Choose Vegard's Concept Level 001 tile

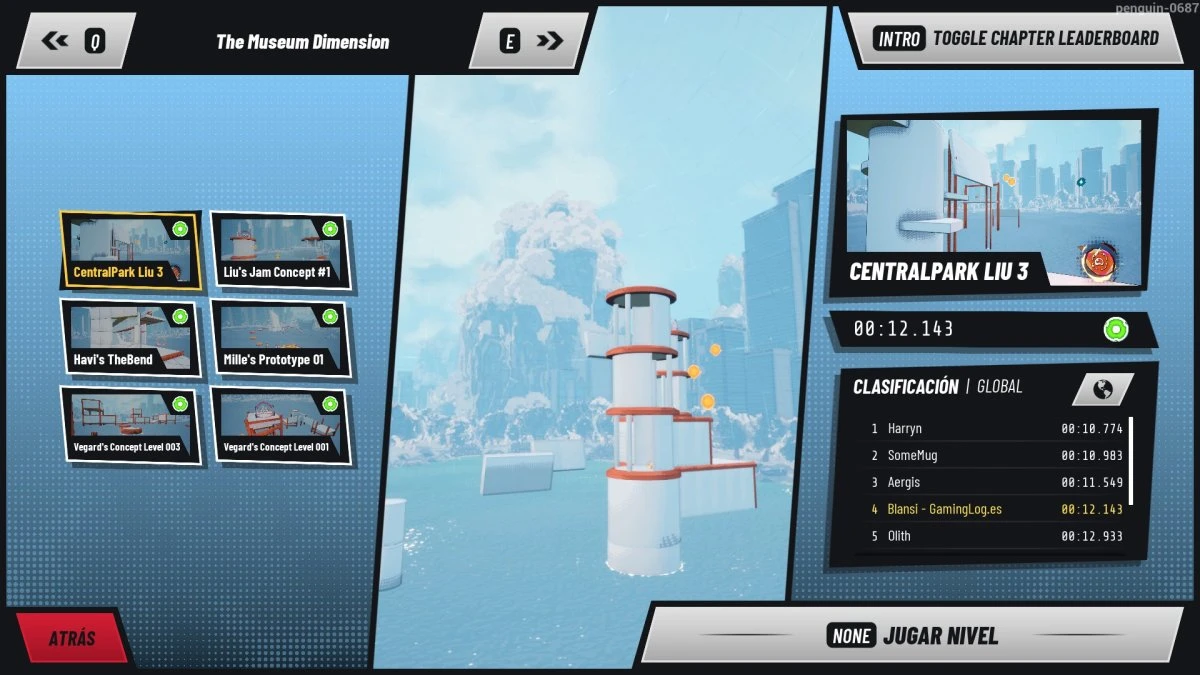click(x=279, y=425)
